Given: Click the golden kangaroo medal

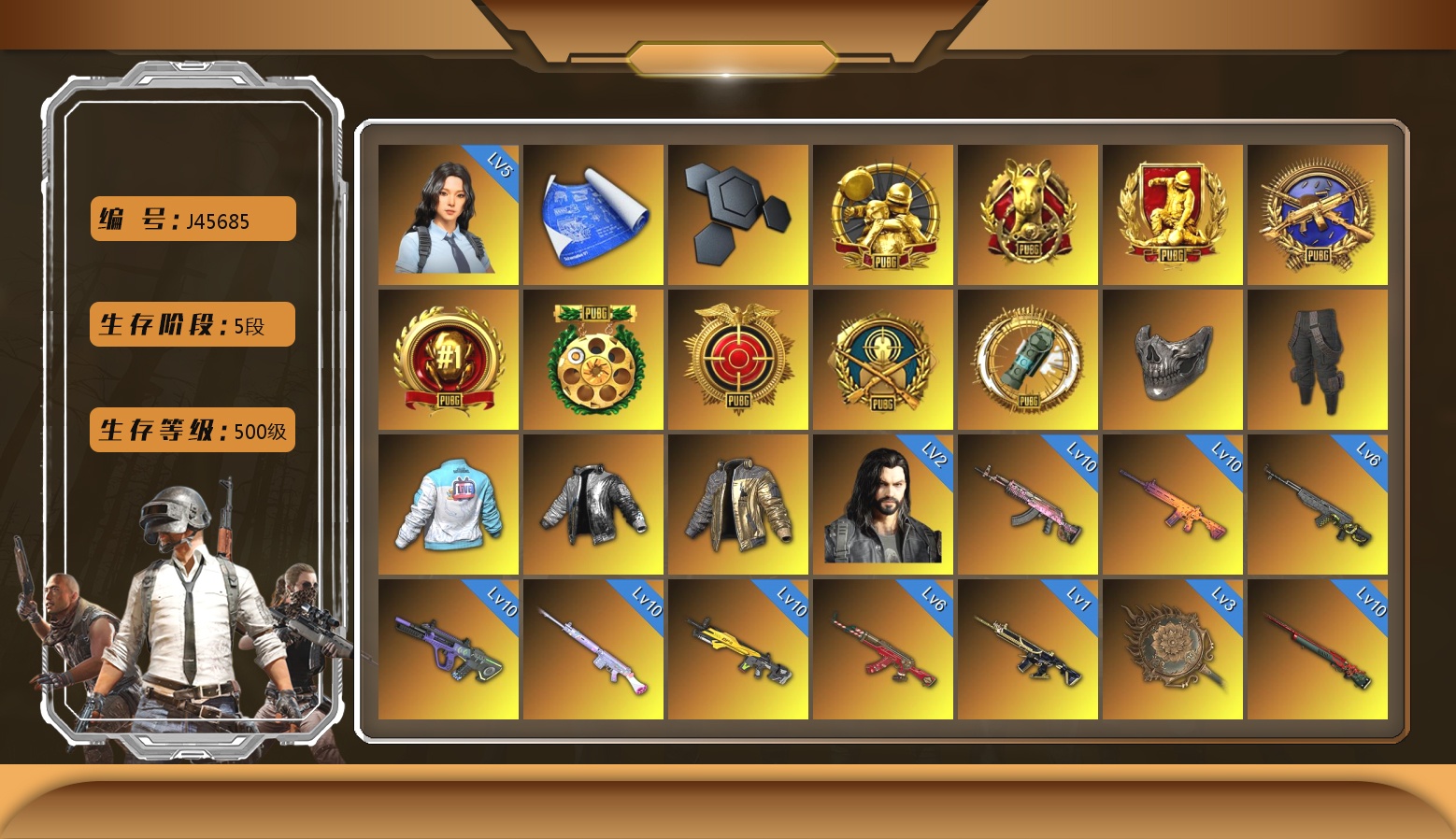Looking at the screenshot, I should tap(1027, 215).
